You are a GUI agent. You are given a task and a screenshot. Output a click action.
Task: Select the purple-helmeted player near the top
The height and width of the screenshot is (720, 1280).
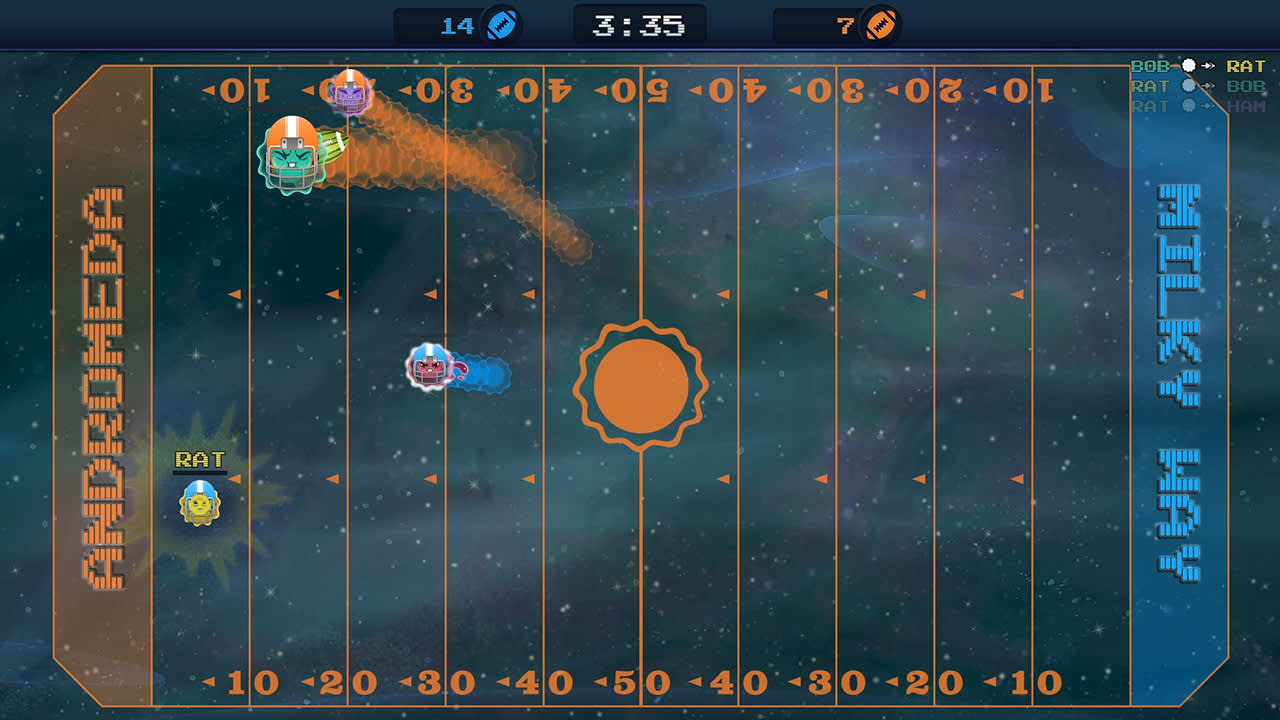pyautogui.click(x=348, y=95)
